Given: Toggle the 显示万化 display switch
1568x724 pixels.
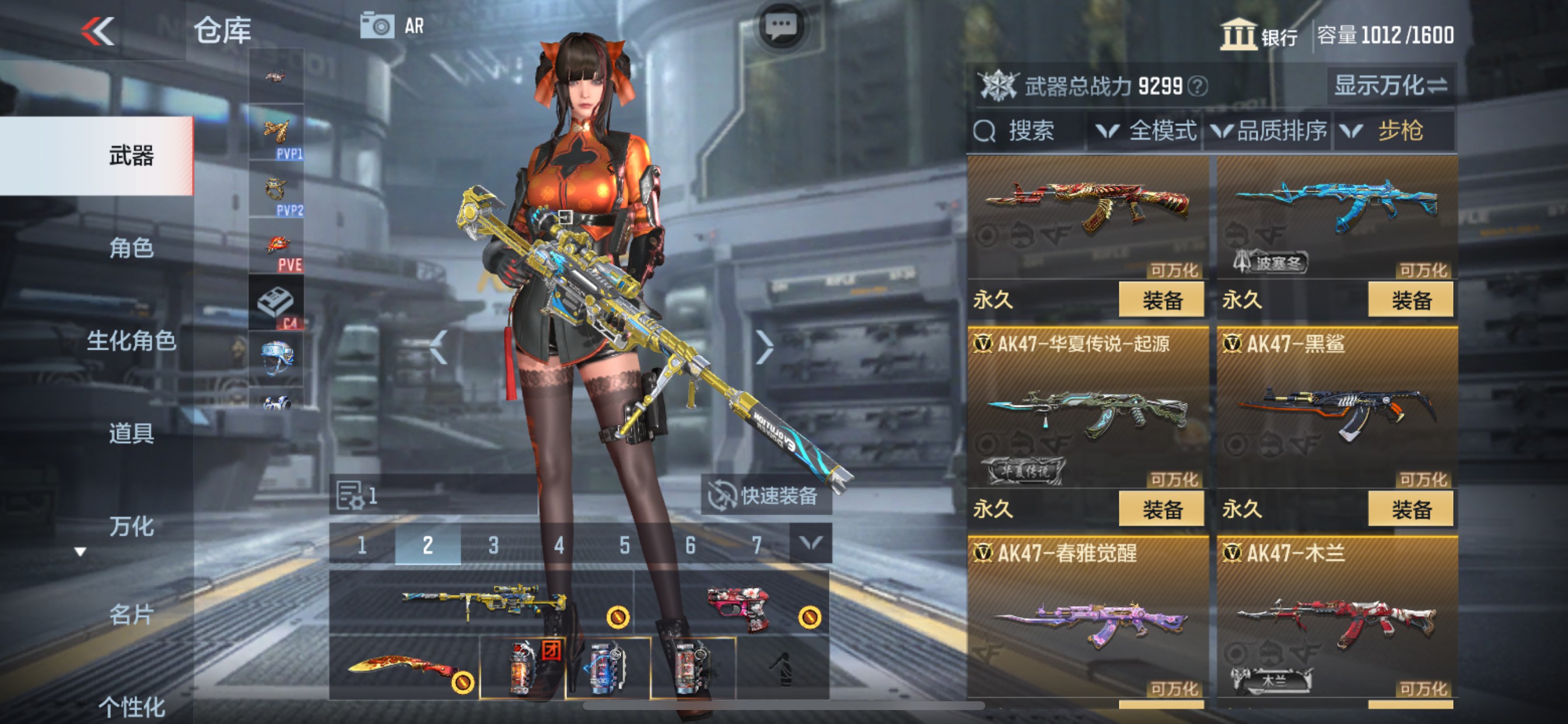Looking at the screenshot, I should [1391, 87].
